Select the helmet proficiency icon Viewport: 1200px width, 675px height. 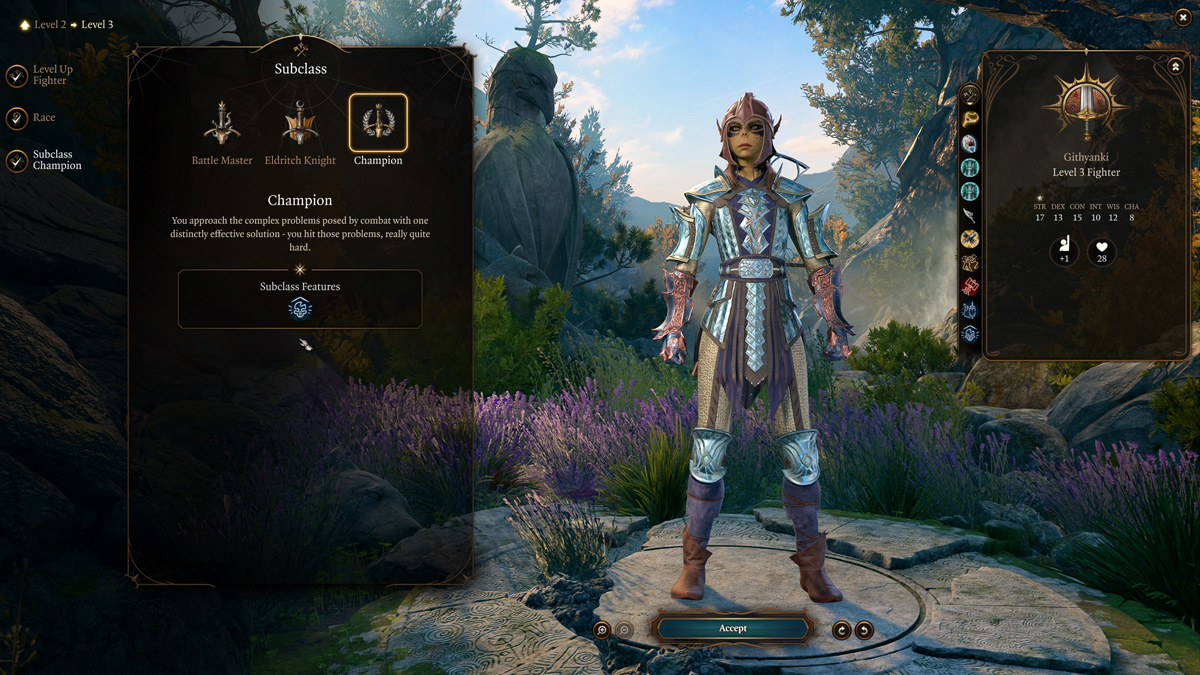[969, 144]
